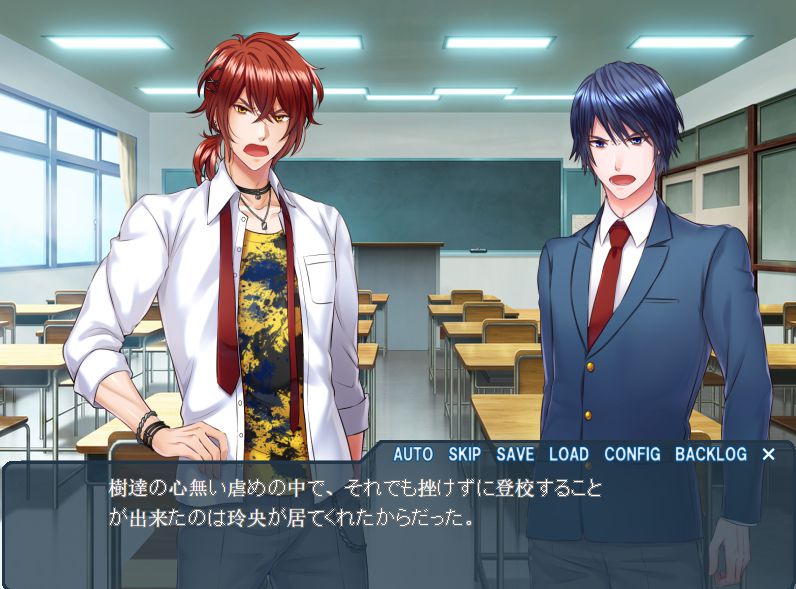The image size is (796, 589).
Task: Open the CONFIG settings
Action: [632, 454]
